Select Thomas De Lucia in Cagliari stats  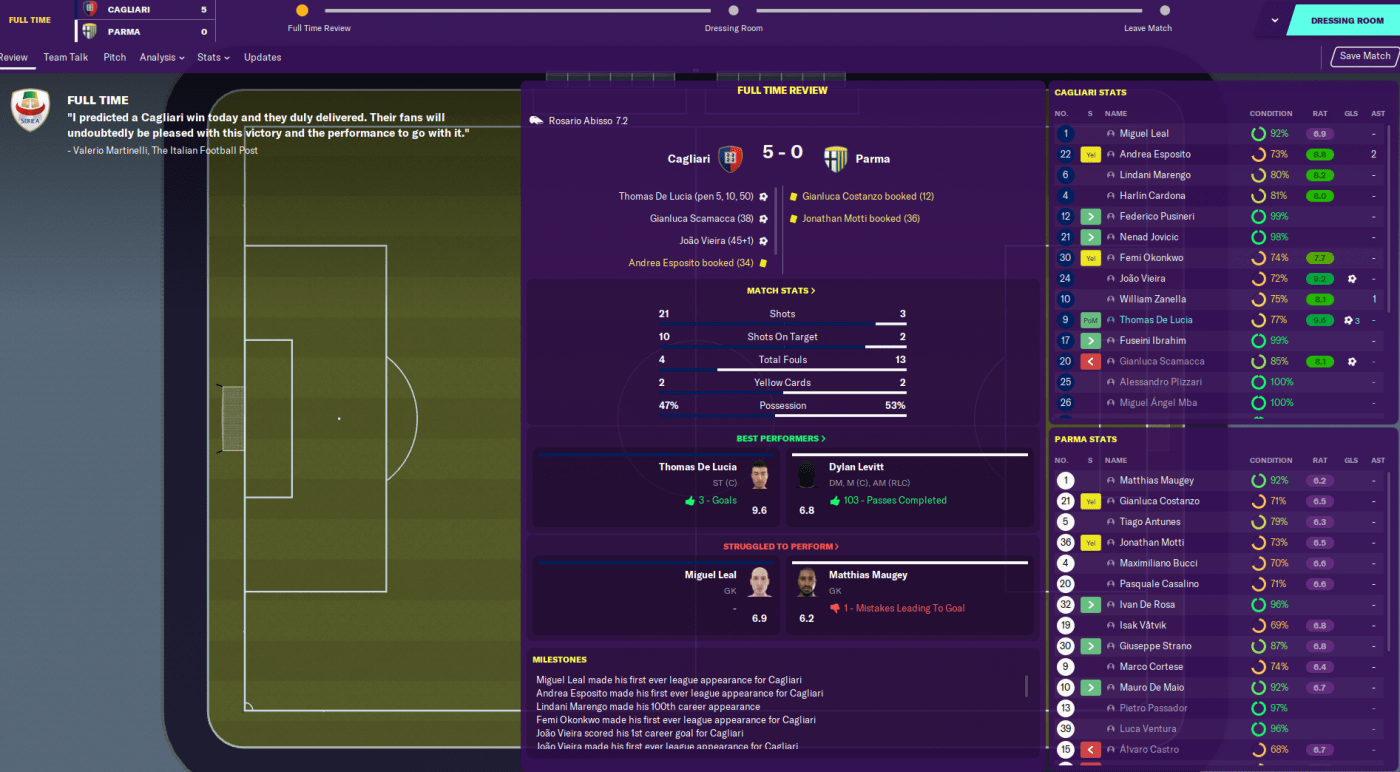pyautogui.click(x=1155, y=320)
